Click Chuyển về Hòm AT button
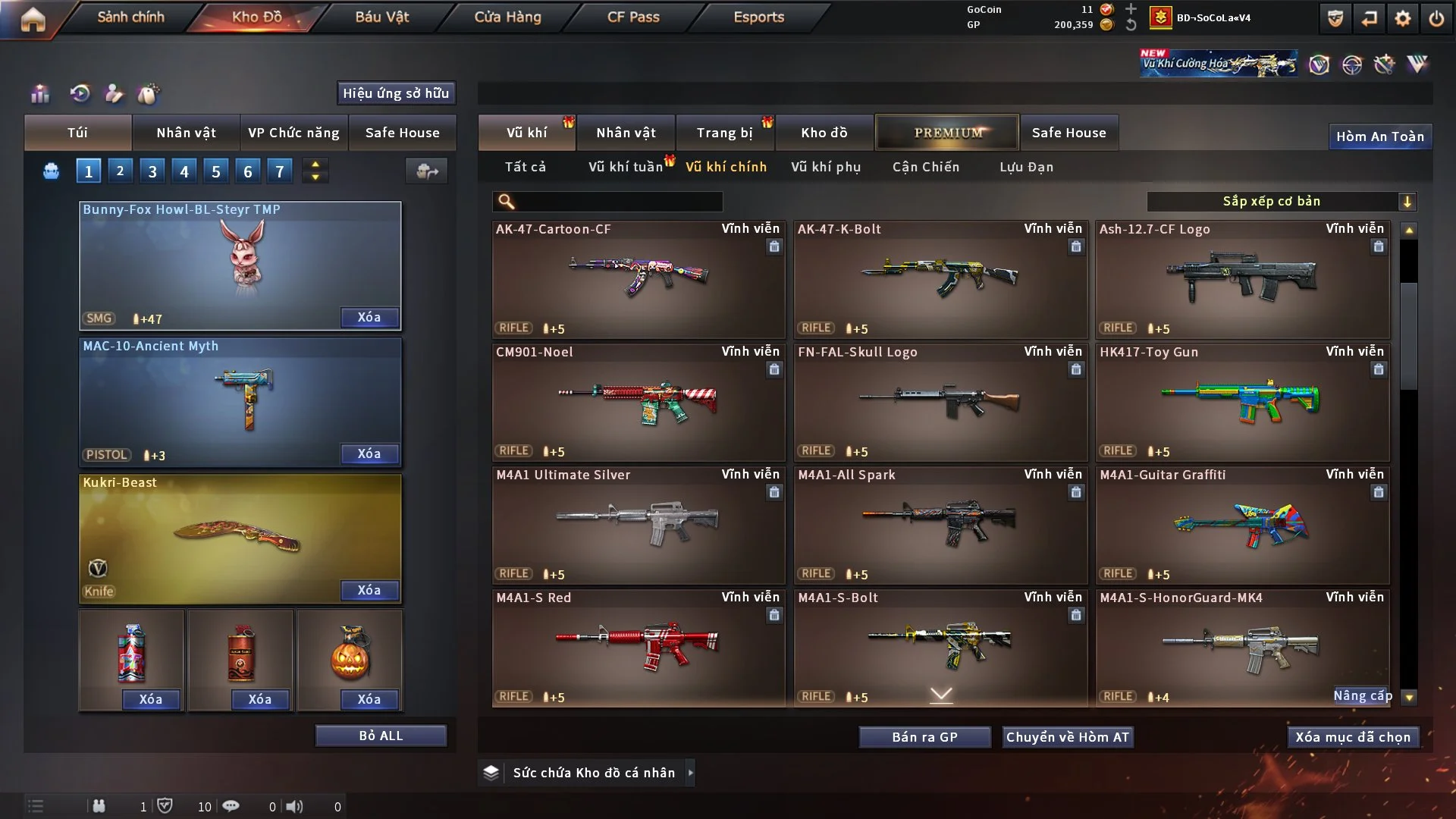The height and width of the screenshot is (819, 1456). [1068, 737]
